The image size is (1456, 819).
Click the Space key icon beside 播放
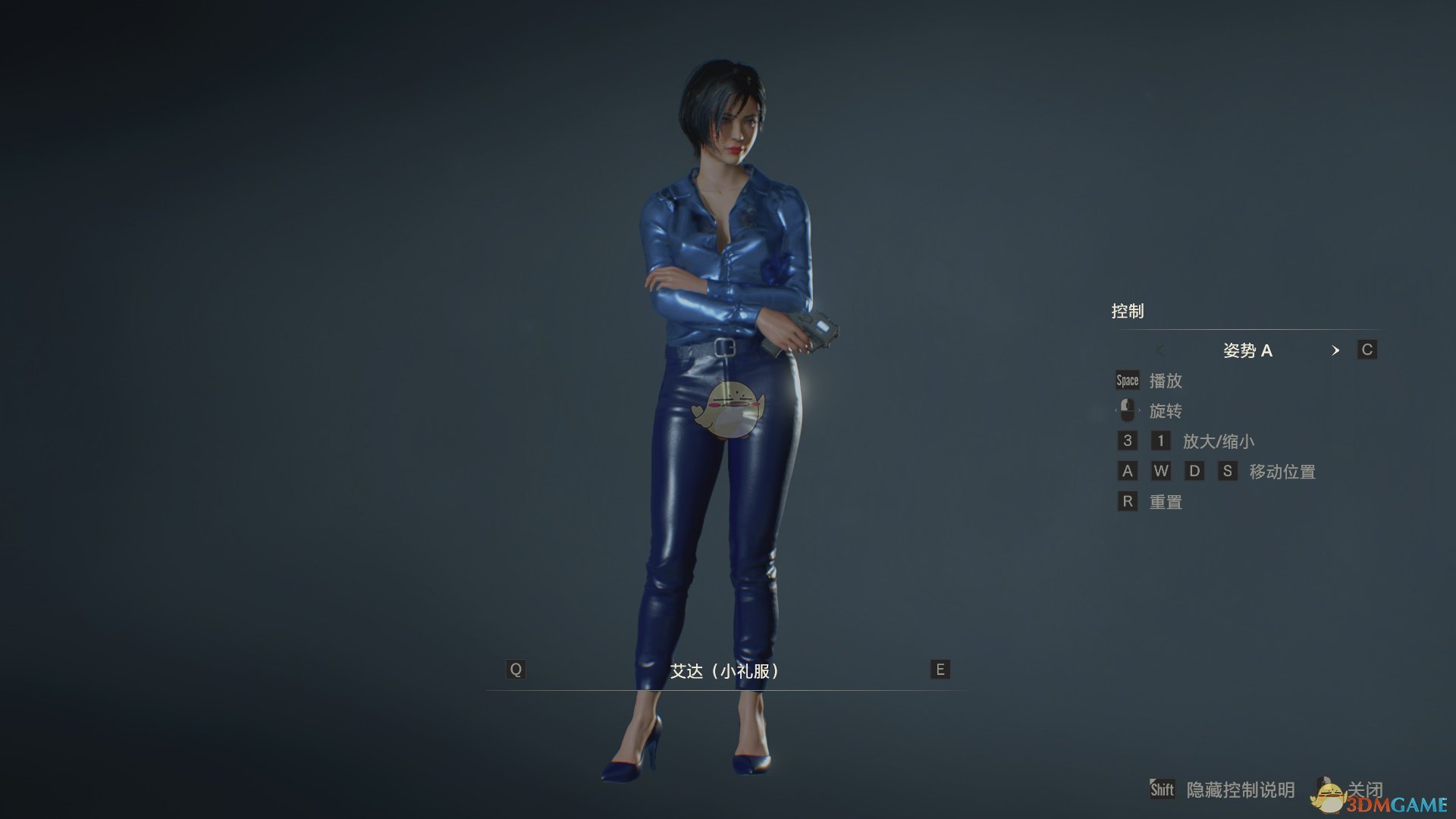(x=1127, y=380)
